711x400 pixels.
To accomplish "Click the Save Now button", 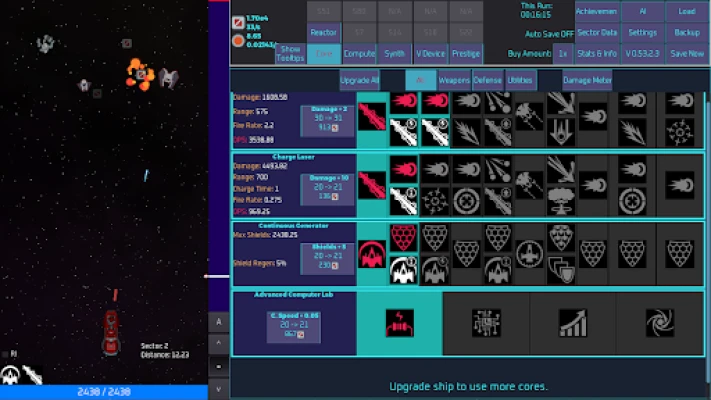I will click(x=687, y=53).
